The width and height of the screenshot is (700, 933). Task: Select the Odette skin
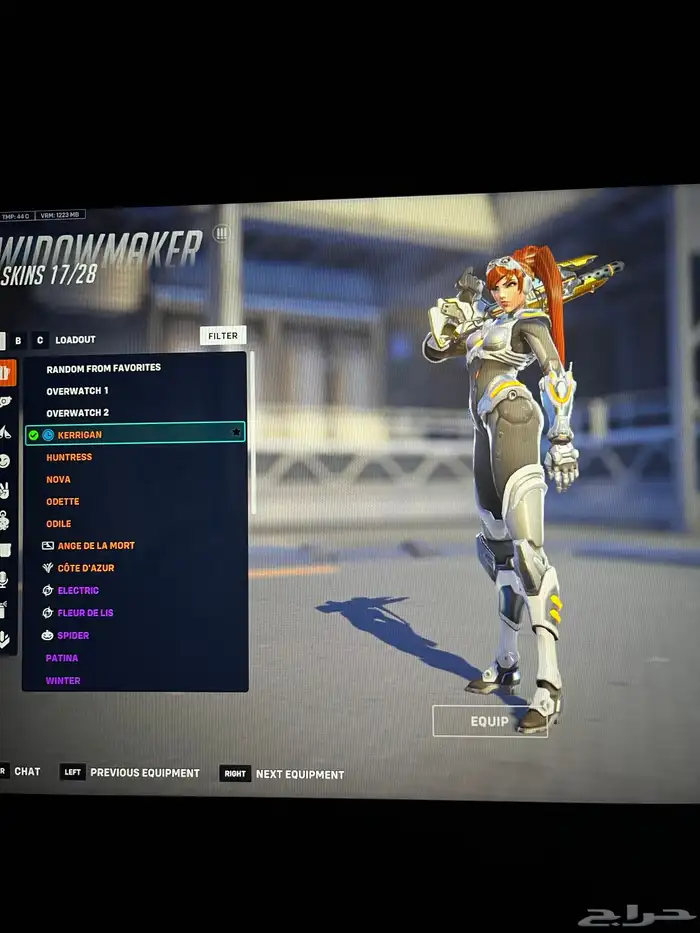(62, 501)
